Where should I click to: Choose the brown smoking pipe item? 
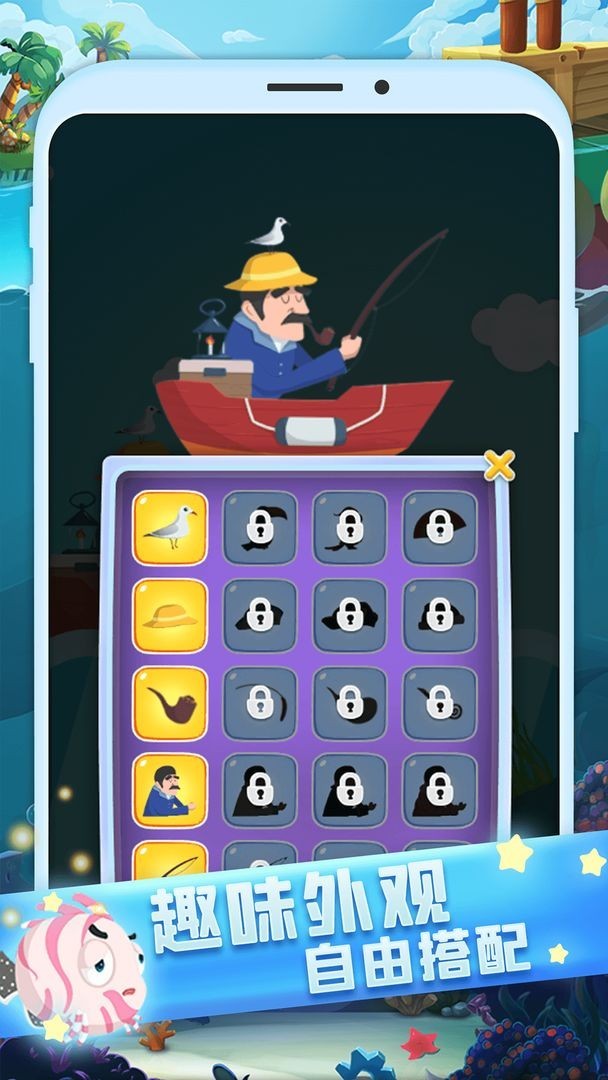point(170,703)
